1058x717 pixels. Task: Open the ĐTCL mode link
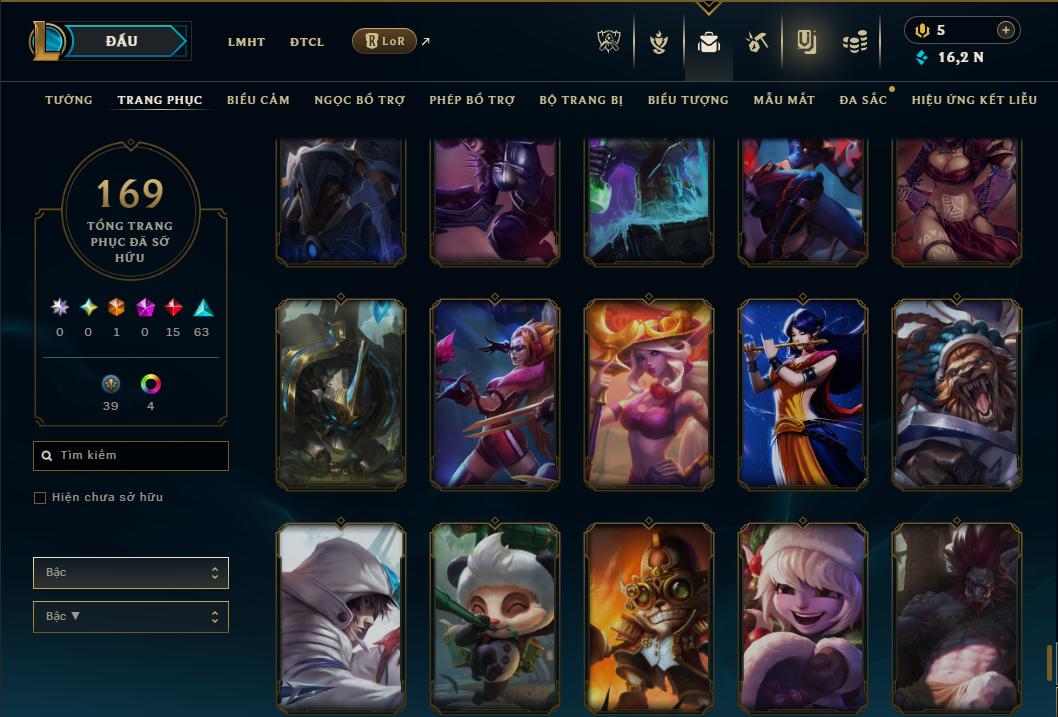(x=307, y=42)
